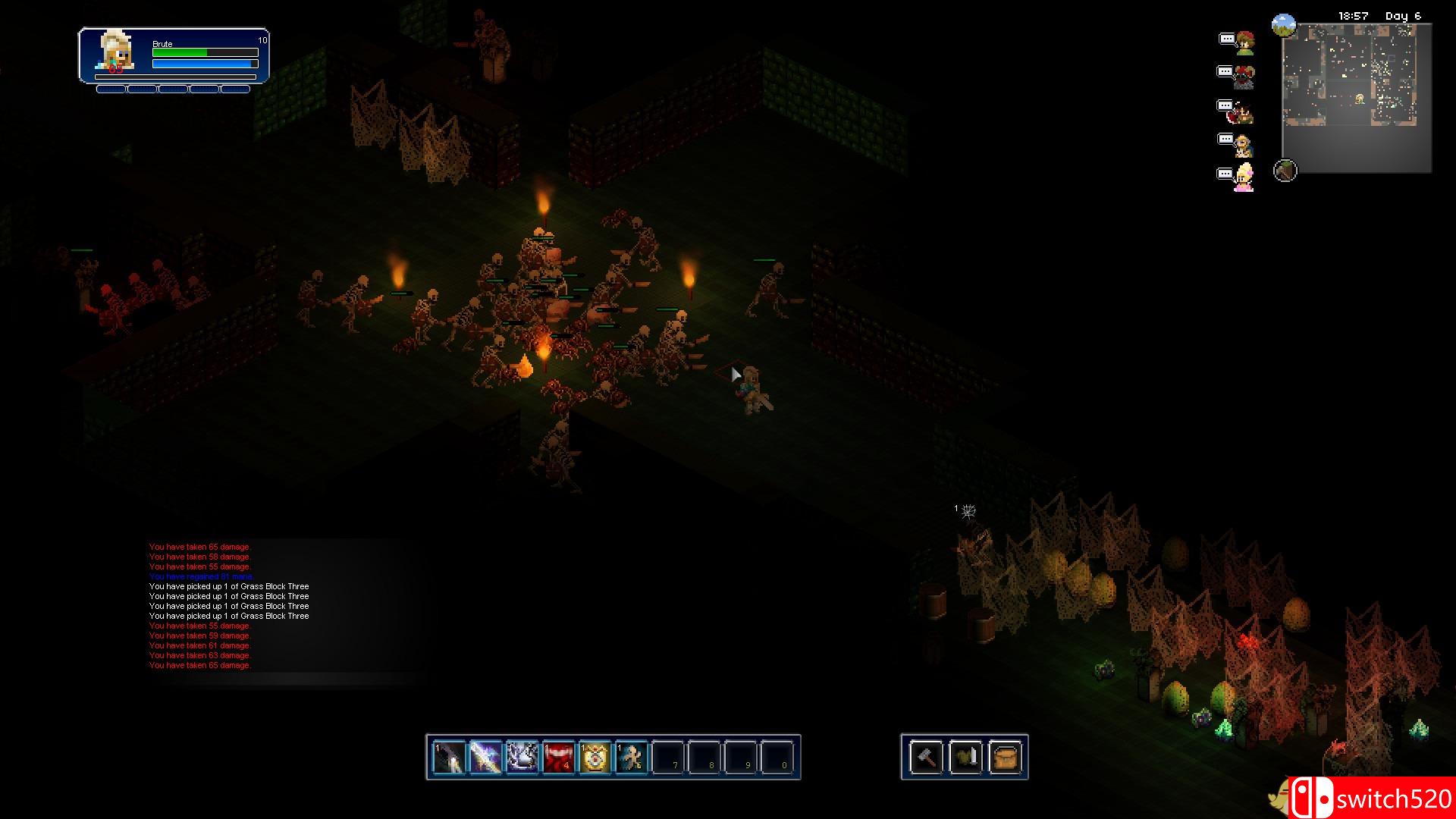Use the white lightning claw ability
The image size is (1456, 819).
522,757
